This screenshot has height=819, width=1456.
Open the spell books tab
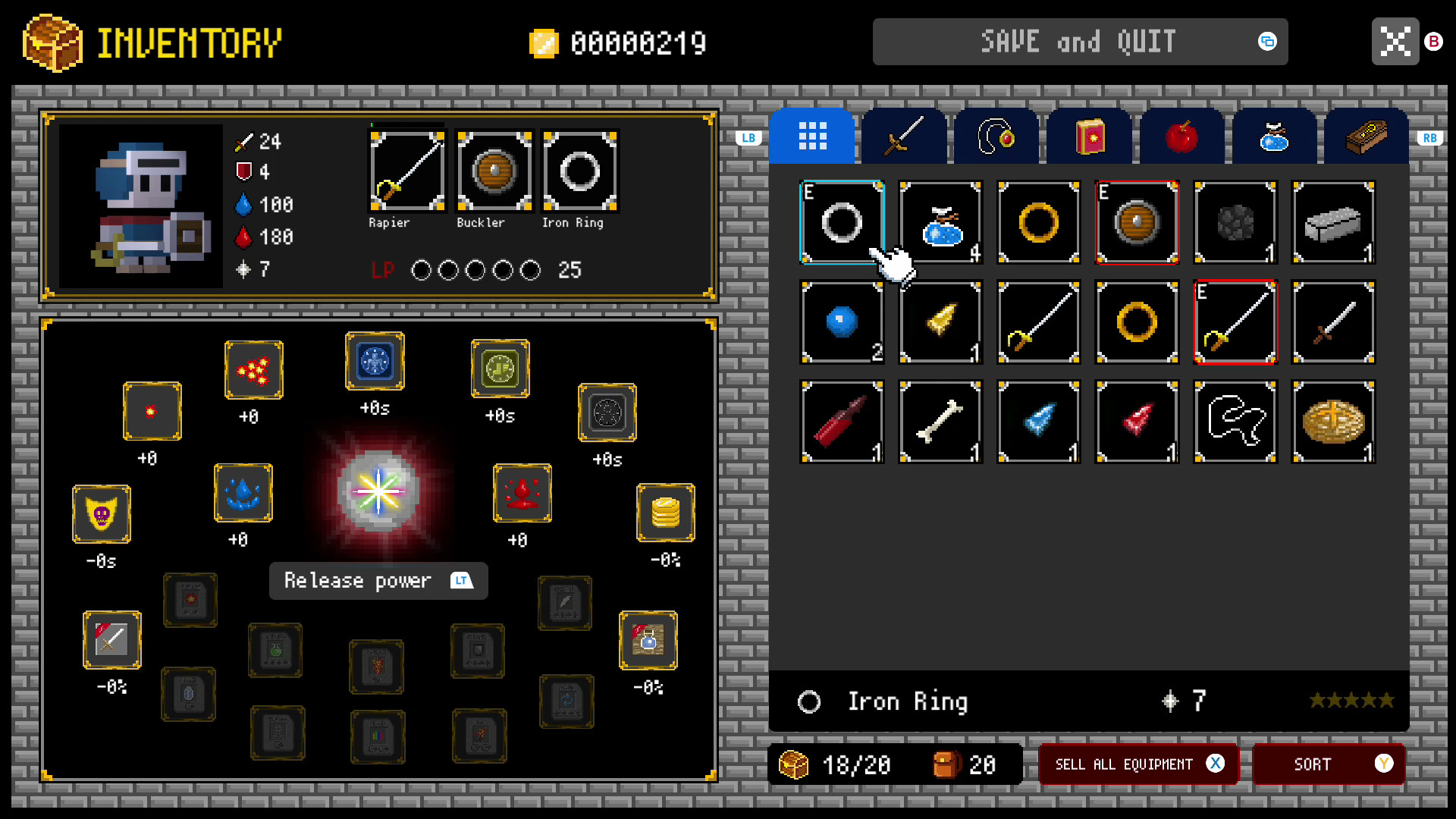pyautogui.click(x=1088, y=136)
